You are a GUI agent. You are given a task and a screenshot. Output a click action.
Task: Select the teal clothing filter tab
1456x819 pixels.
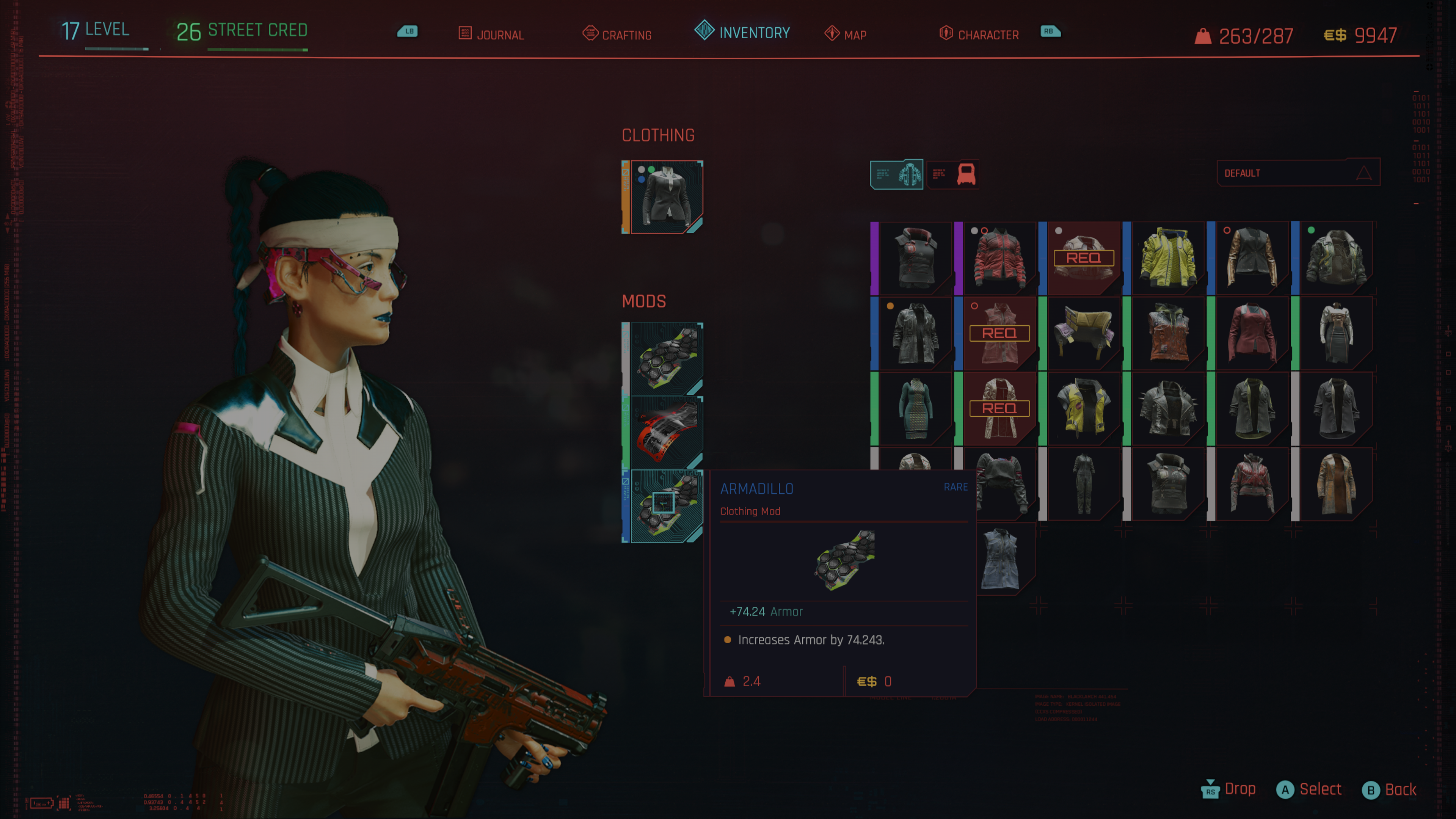pos(896,174)
